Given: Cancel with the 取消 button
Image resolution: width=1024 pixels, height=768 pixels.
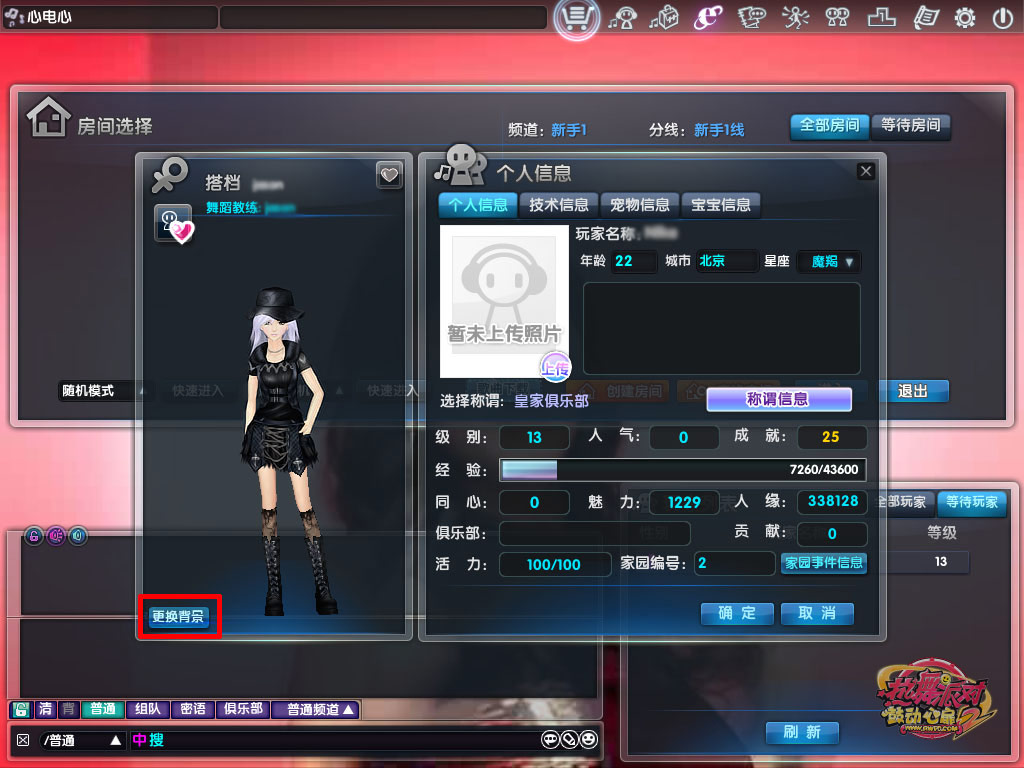Looking at the screenshot, I should point(817,613).
